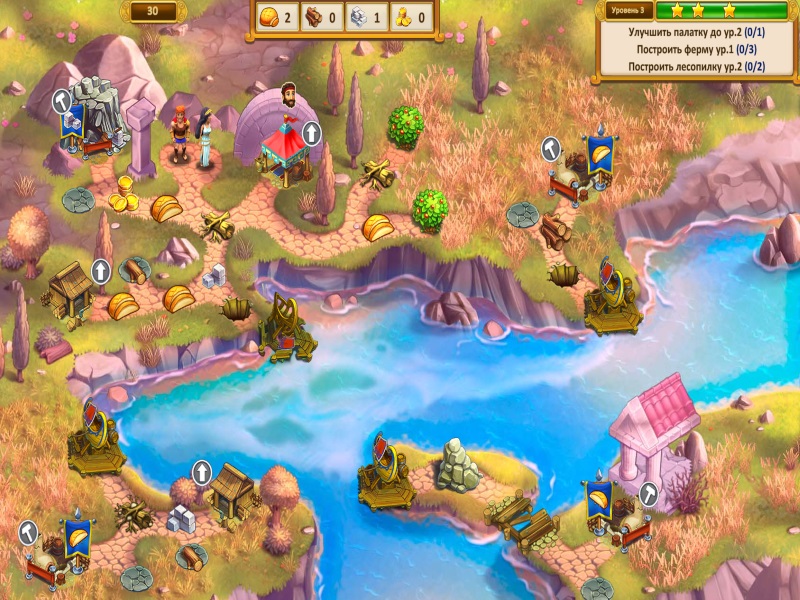Select the hammer icon beside the stone quarry
The image size is (800, 600).
pyautogui.click(x=62, y=101)
